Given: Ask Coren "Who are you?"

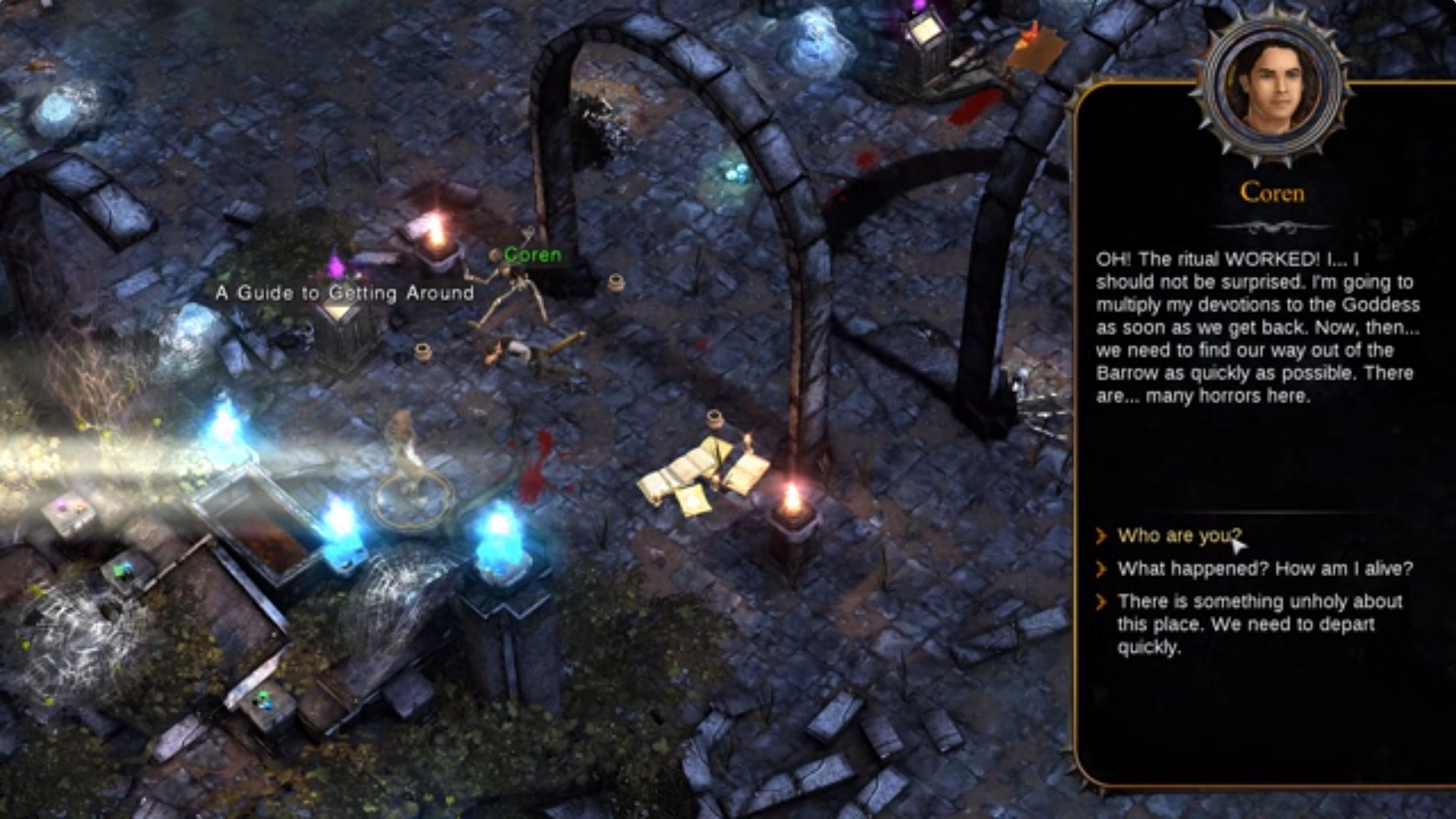Looking at the screenshot, I should tap(1178, 536).
